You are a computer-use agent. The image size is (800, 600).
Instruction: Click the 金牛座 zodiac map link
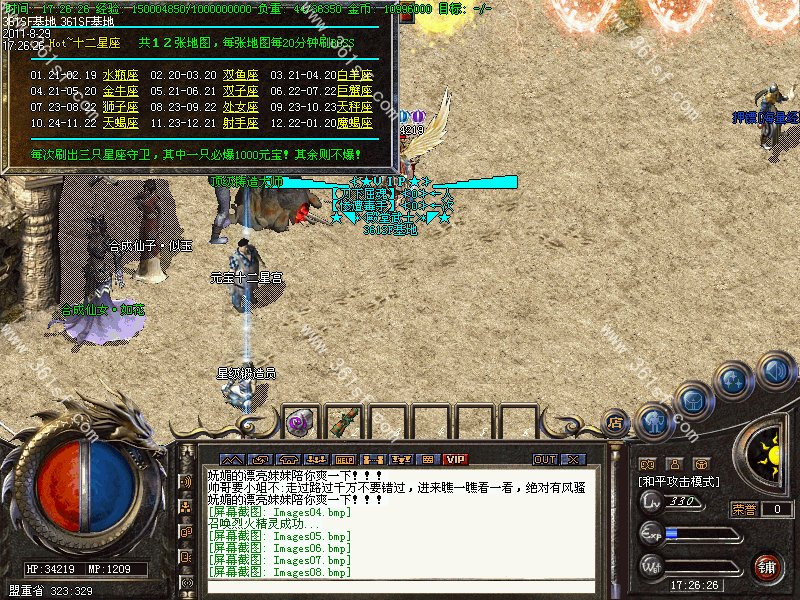pos(120,91)
